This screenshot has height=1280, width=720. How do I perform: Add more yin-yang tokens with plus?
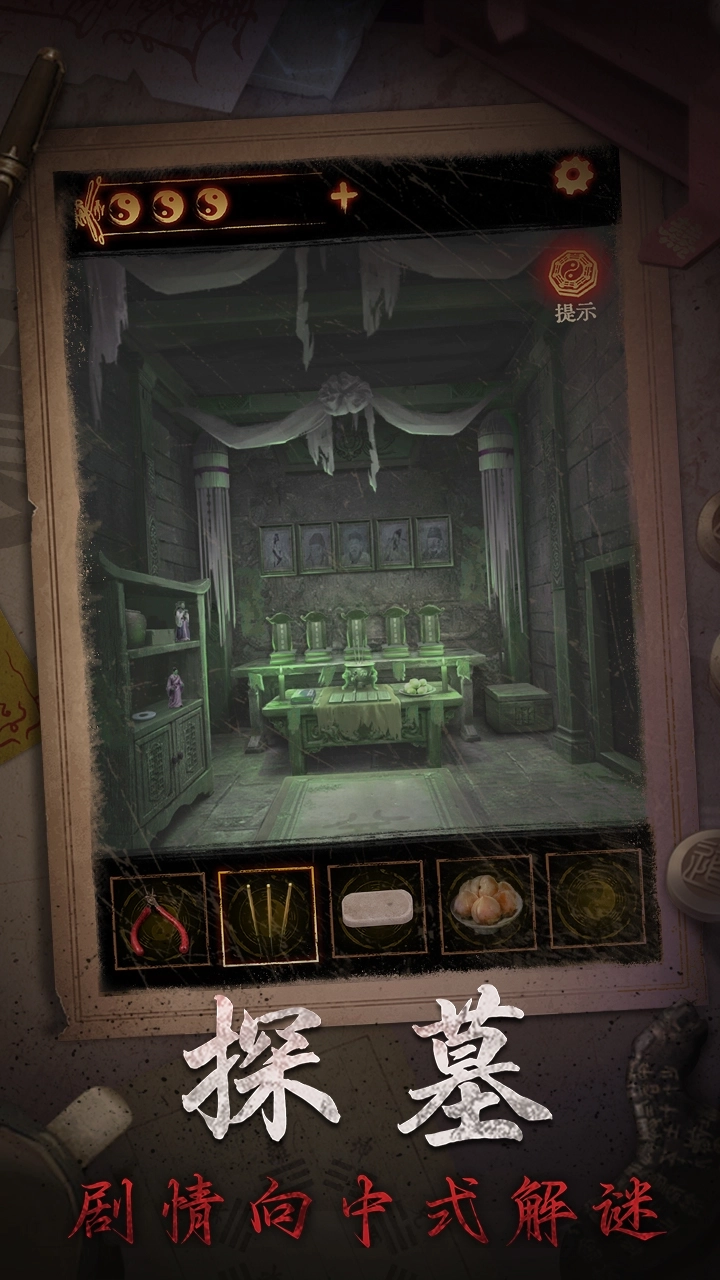click(x=343, y=198)
